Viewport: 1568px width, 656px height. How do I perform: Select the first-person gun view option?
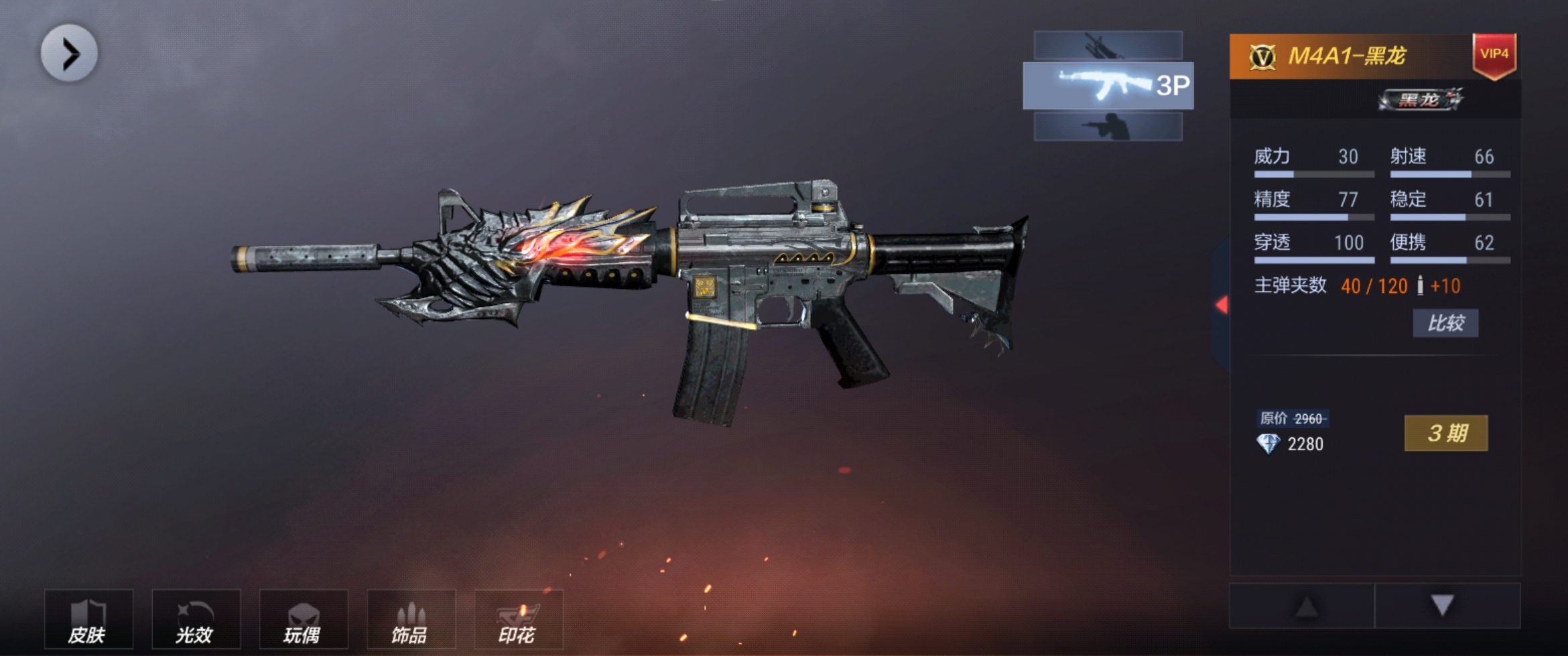(1108, 46)
